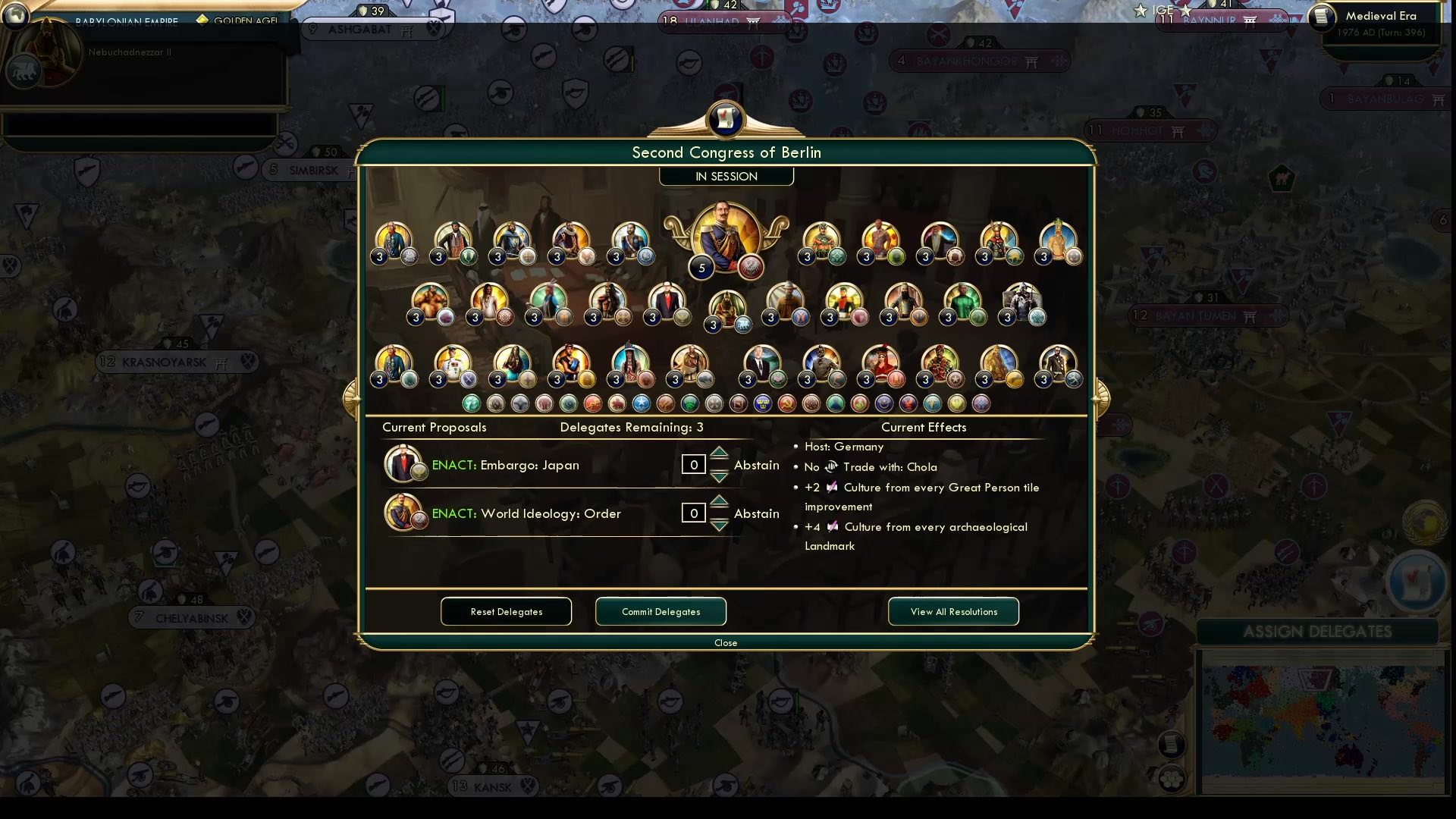Decrease votes on World Ideology: Order

[x=718, y=523]
